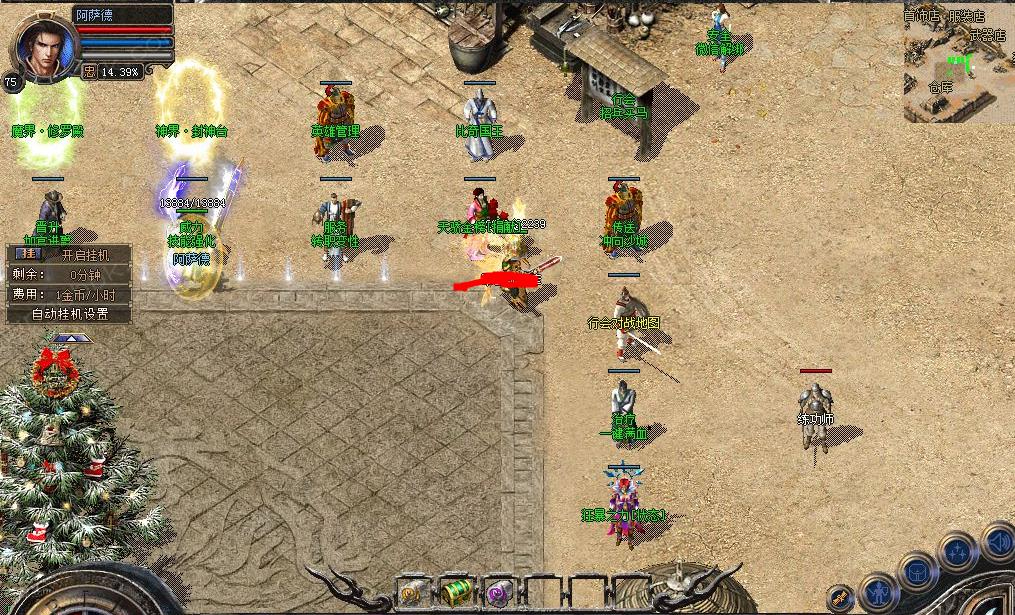Screen dimensions: 1015x615
Task: Open the bag icon button
Action: coord(917,573)
